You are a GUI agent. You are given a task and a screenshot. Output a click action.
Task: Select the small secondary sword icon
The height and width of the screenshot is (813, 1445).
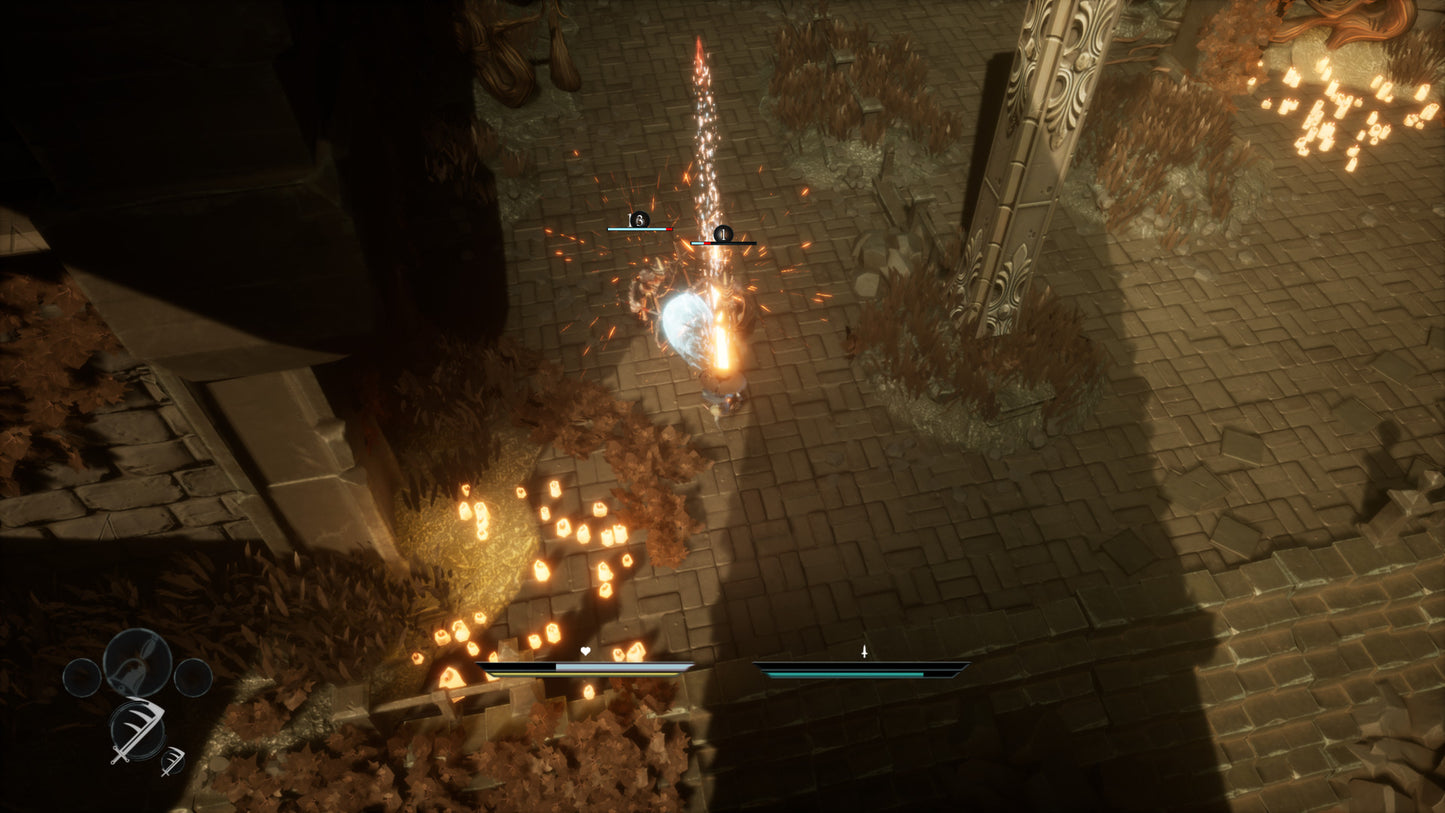(x=172, y=764)
